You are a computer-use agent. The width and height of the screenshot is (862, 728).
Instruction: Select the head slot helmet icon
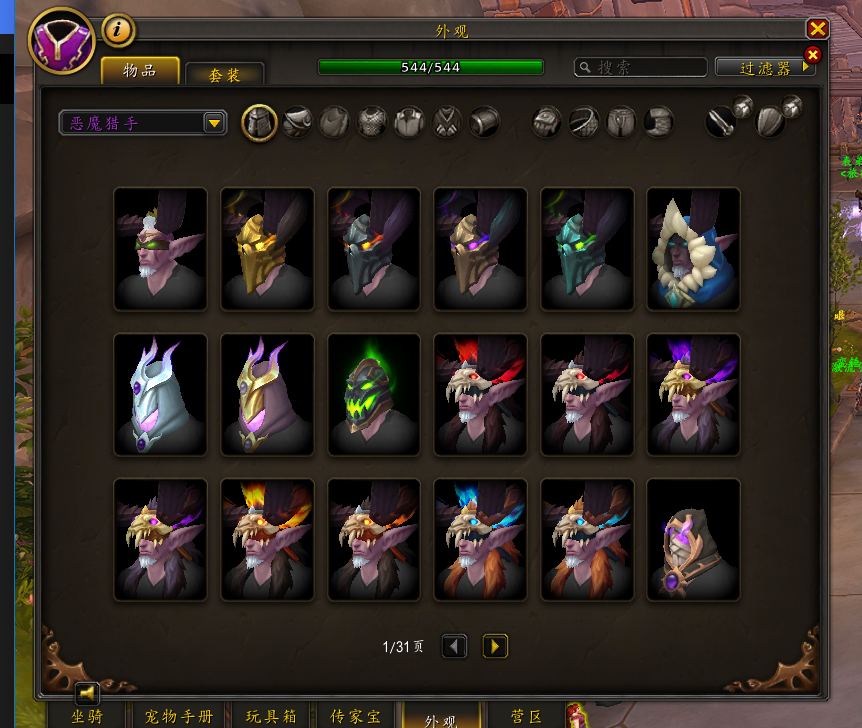pyautogui.click(x=260, y=122)
